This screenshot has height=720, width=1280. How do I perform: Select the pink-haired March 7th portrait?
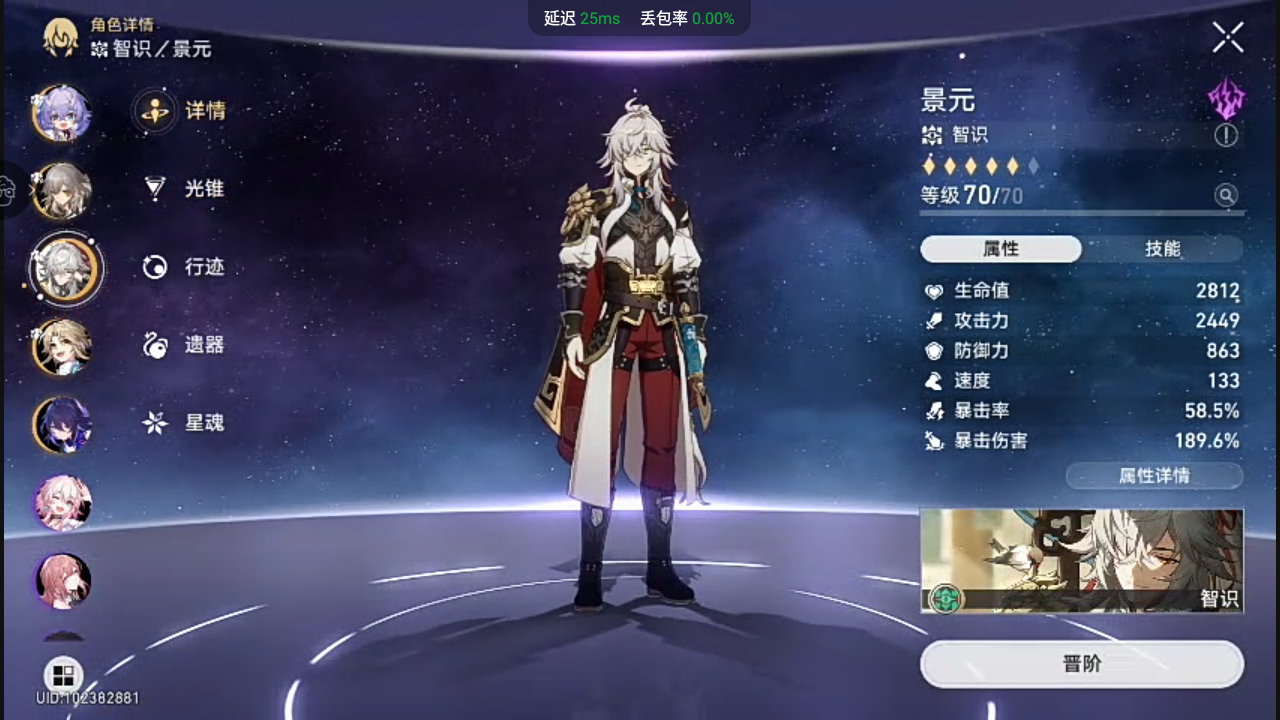pyautogui.click(x=63, y=503)
